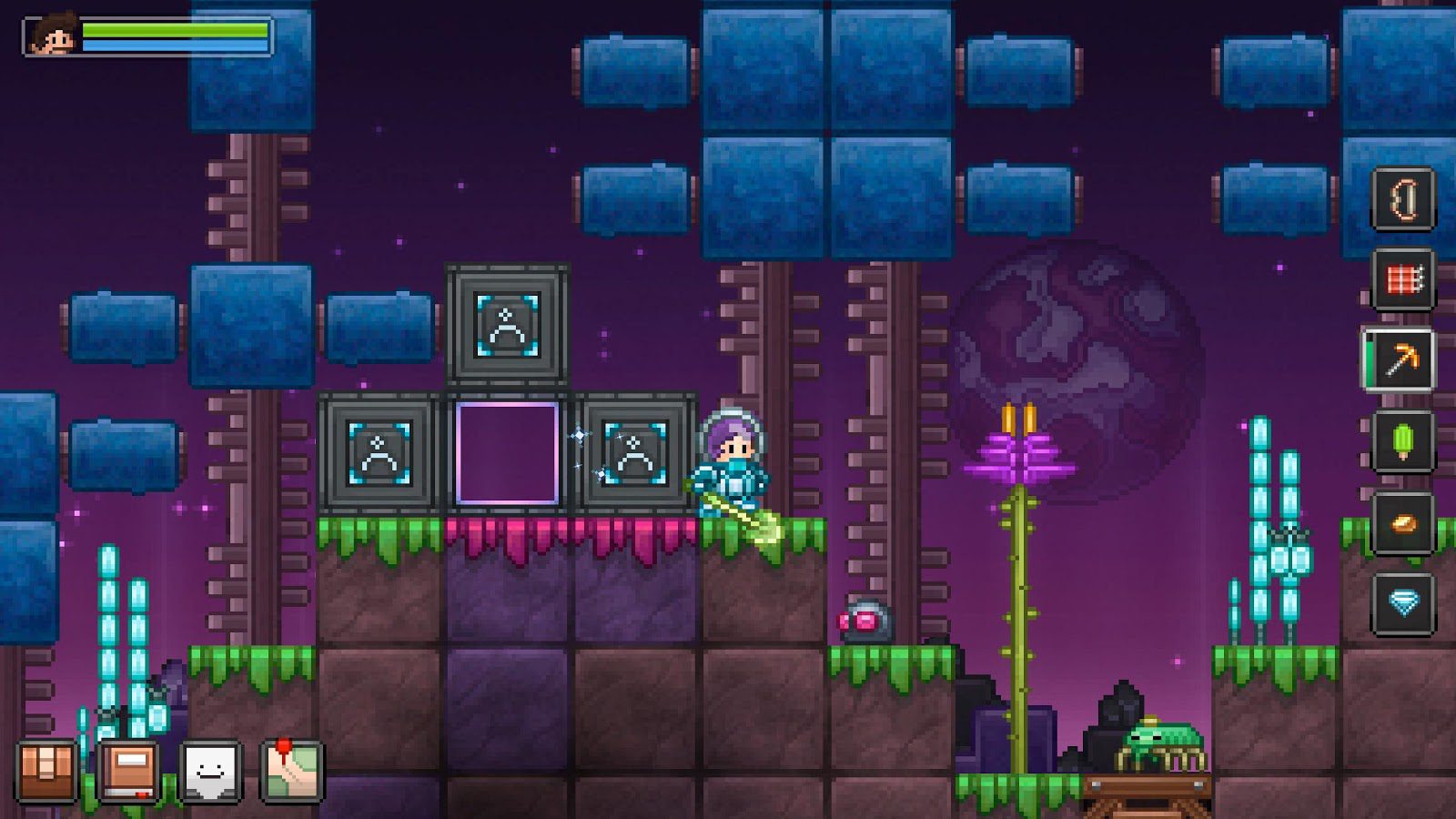Open the map with red pin
Screen dimensions: 1456x819
coord(292,771)
